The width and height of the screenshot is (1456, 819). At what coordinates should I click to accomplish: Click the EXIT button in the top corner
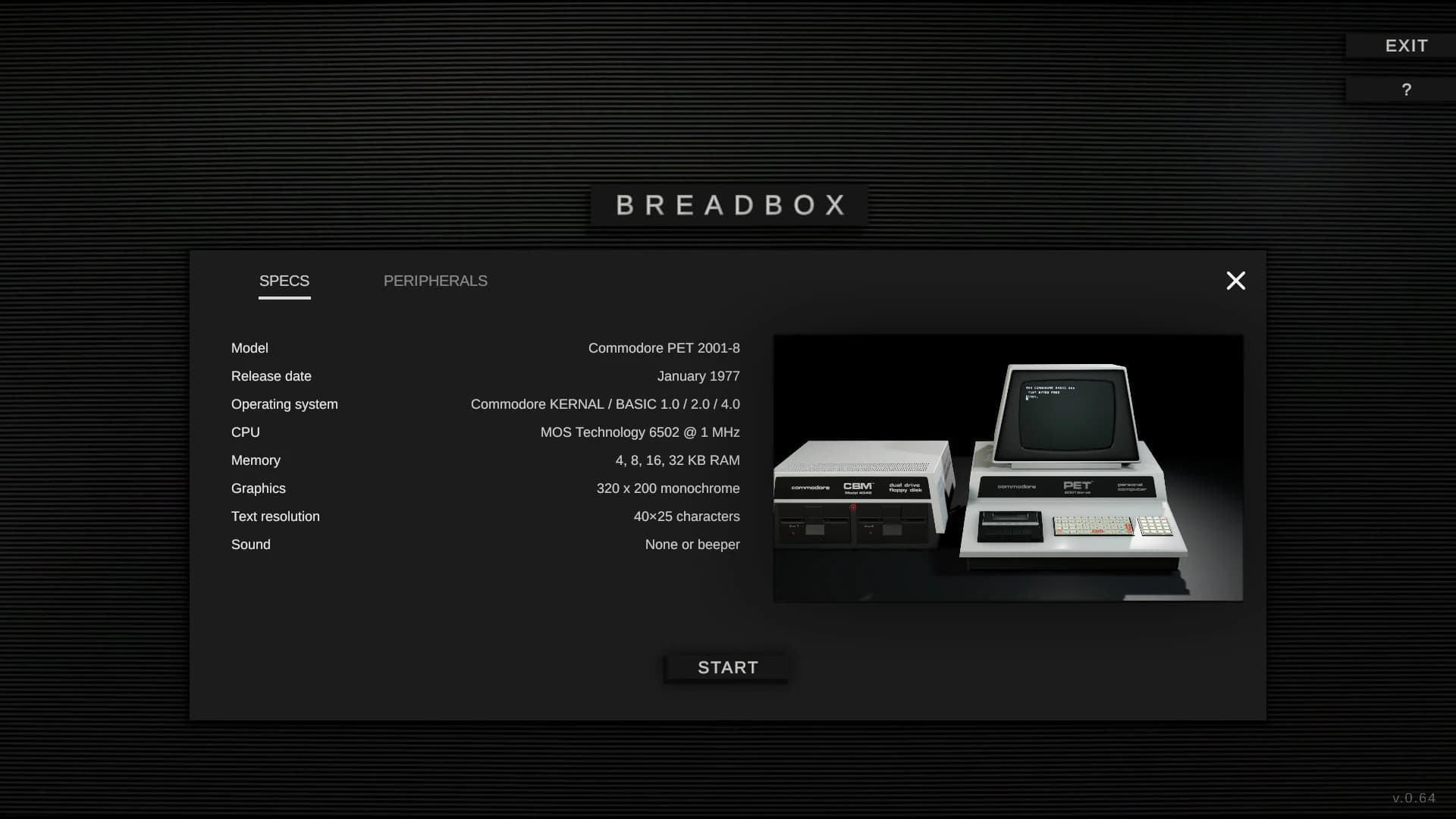point(1407,45)
